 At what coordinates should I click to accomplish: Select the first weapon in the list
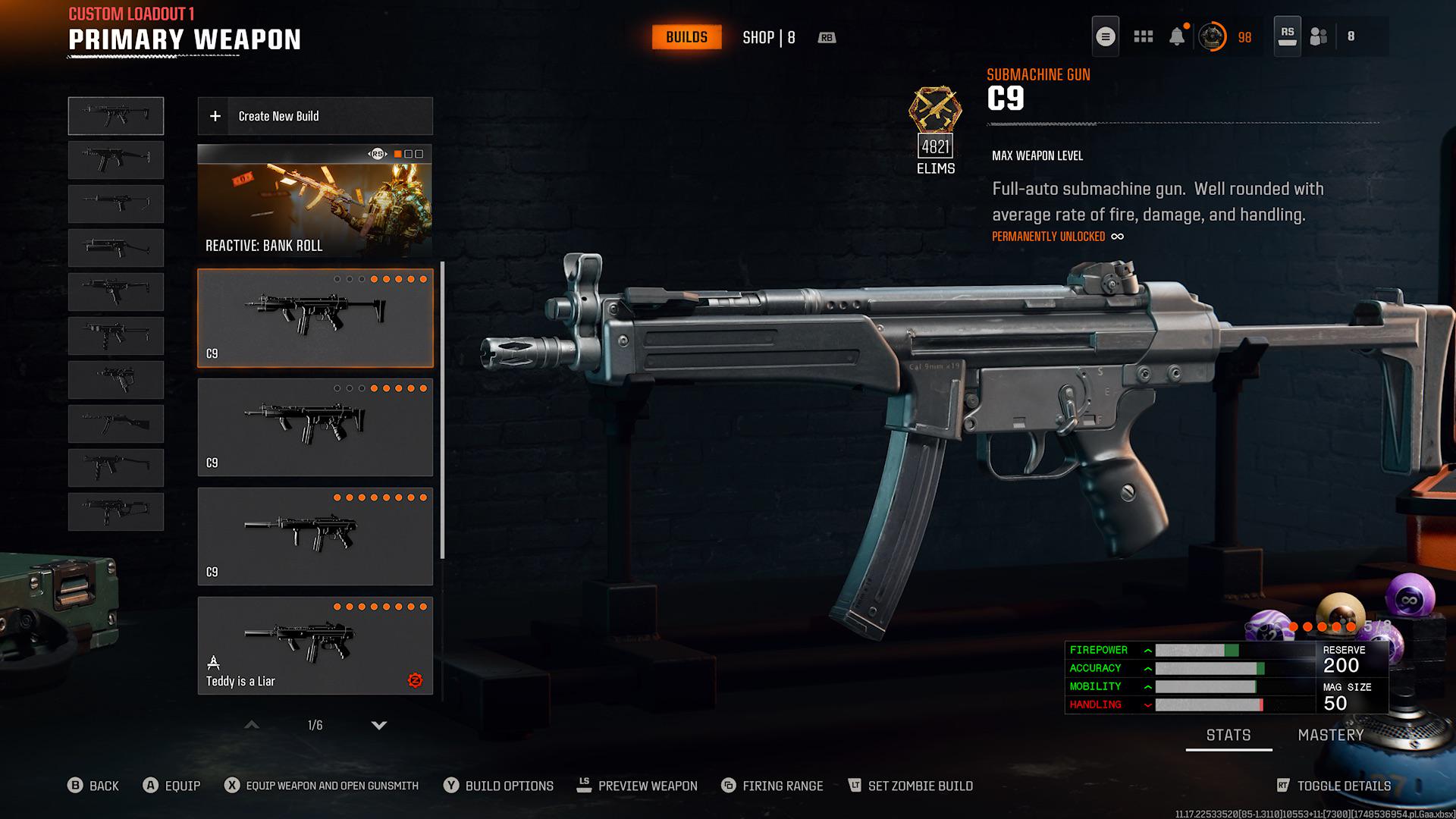tap(116, 116)
